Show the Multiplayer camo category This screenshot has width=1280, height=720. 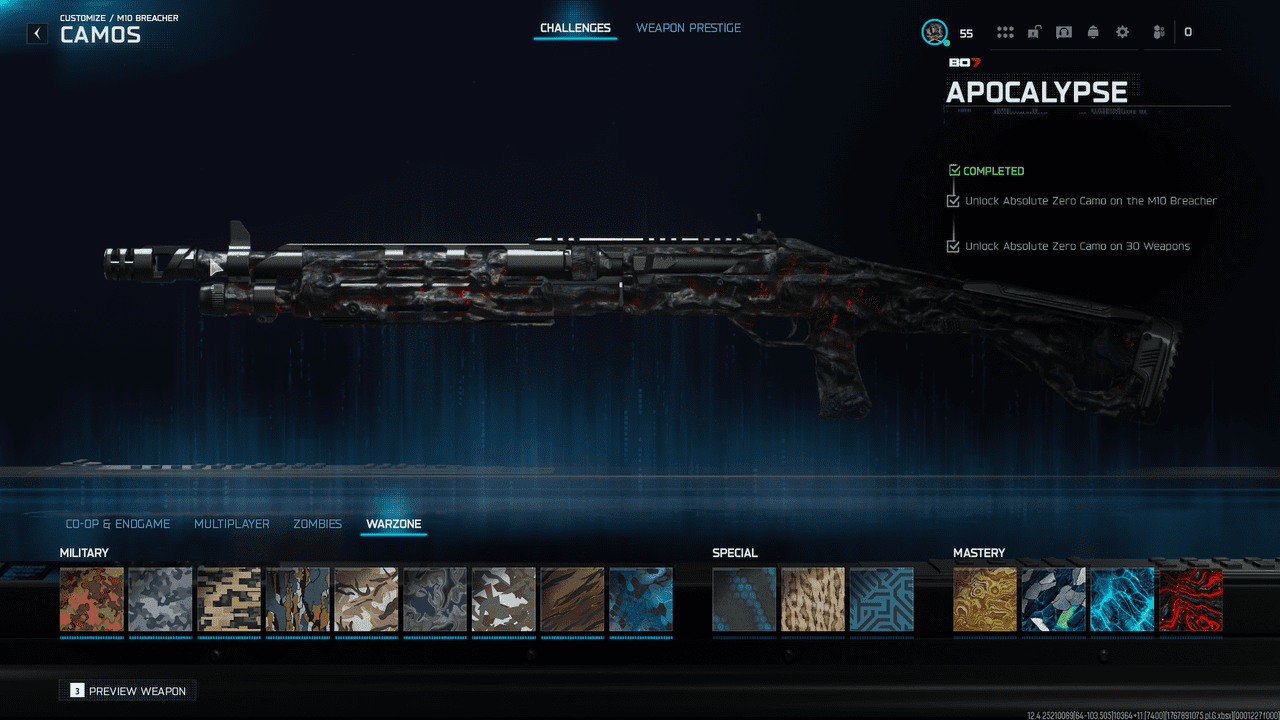(x=232, y=524)
